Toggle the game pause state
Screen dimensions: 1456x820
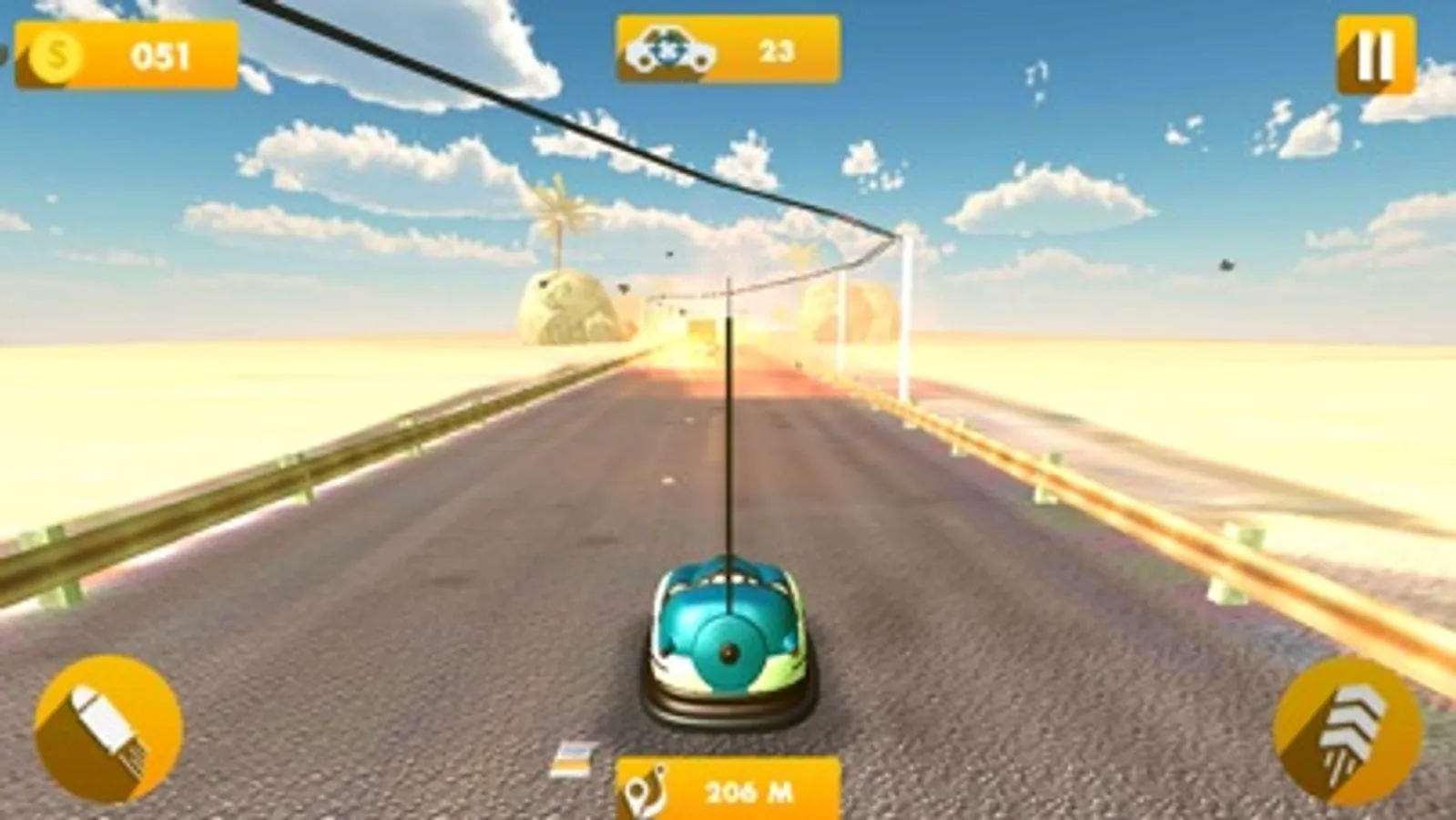coord(1377,52)
